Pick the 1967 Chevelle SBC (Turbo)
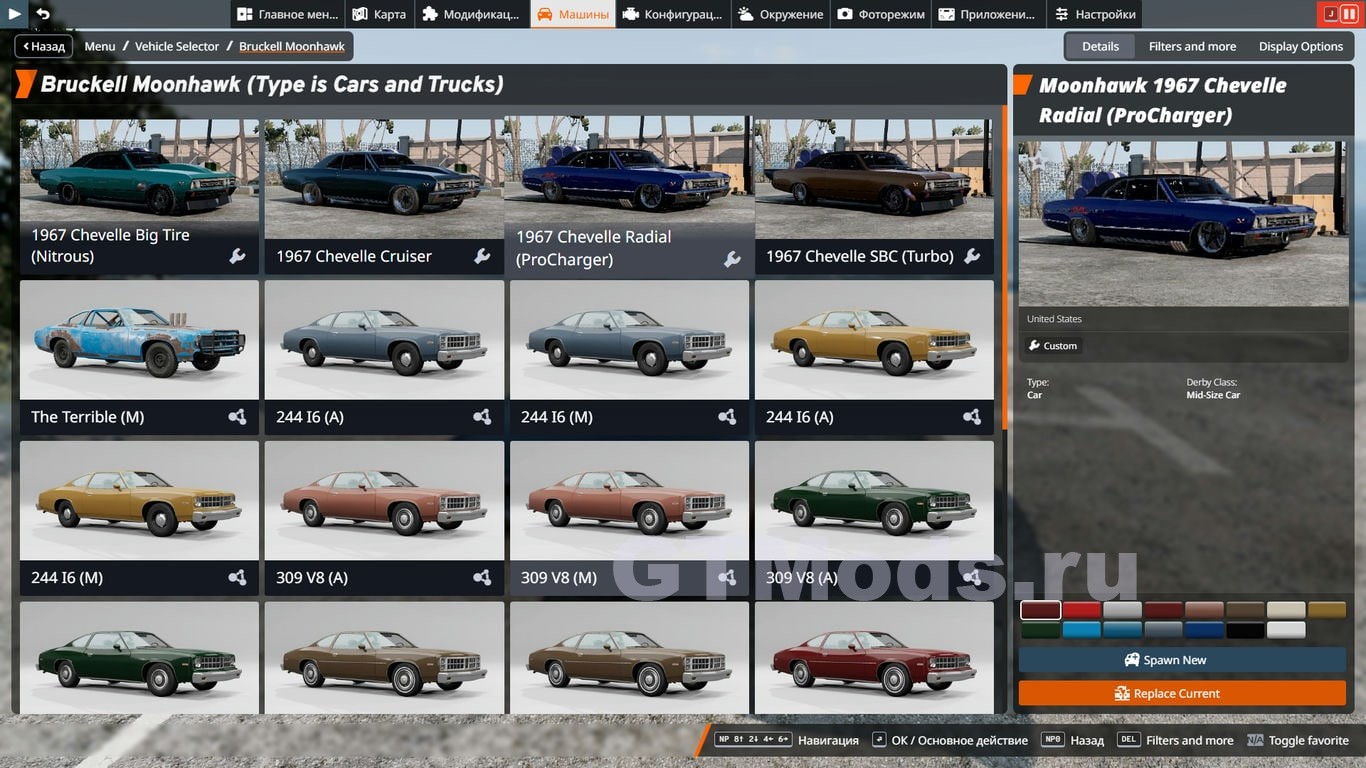Image resolution: width=1366 pixels, height=768 pixels. [x=874, y=196]
